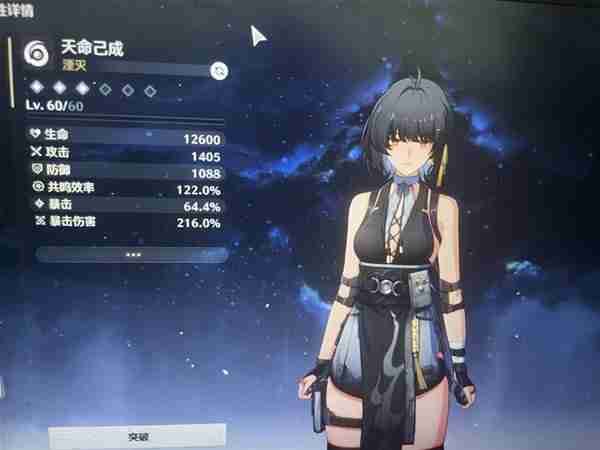This screenshot has width=600, height=450.
Task: Expand full stats with the three-dot bar
Action: pyautogui.click(x=131, y=255)
